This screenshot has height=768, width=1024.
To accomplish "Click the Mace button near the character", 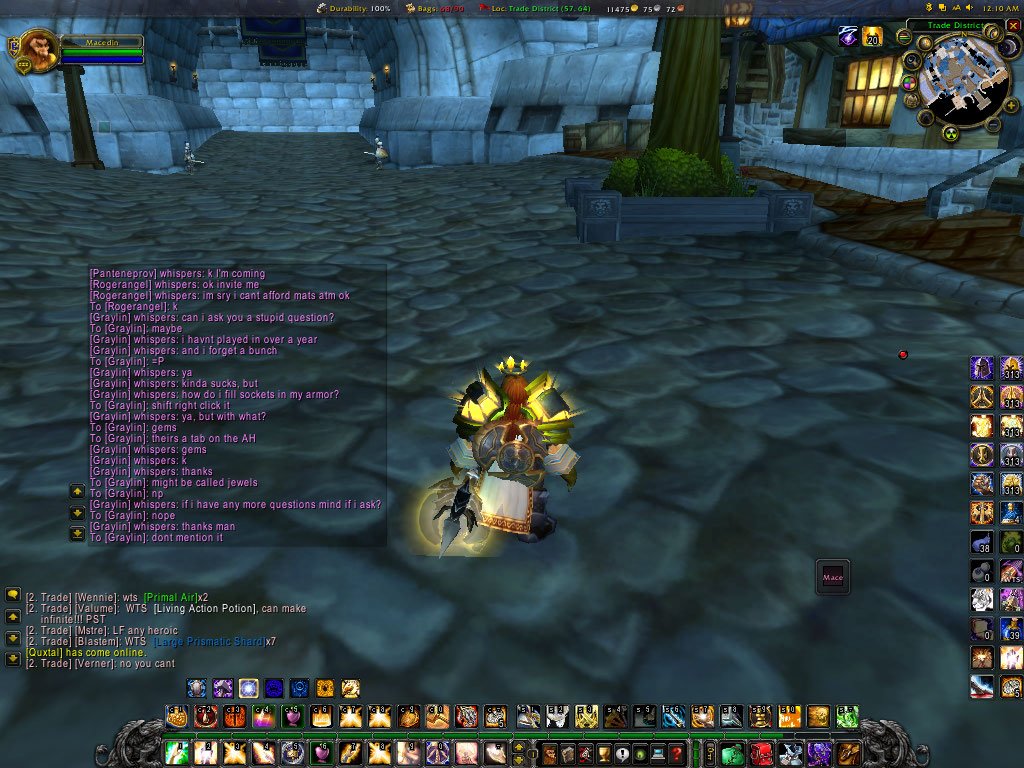I will [x=833, y=577].
